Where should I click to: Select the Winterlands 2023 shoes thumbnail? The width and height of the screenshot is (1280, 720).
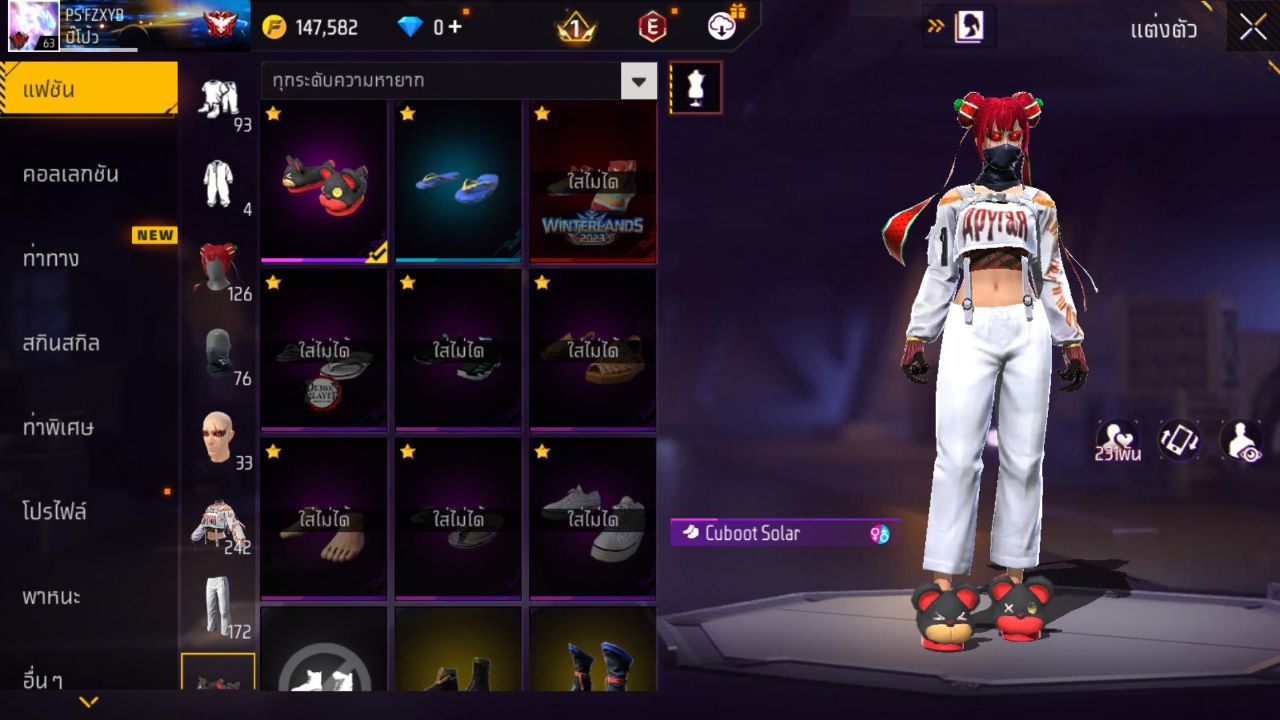click(592, 181)
